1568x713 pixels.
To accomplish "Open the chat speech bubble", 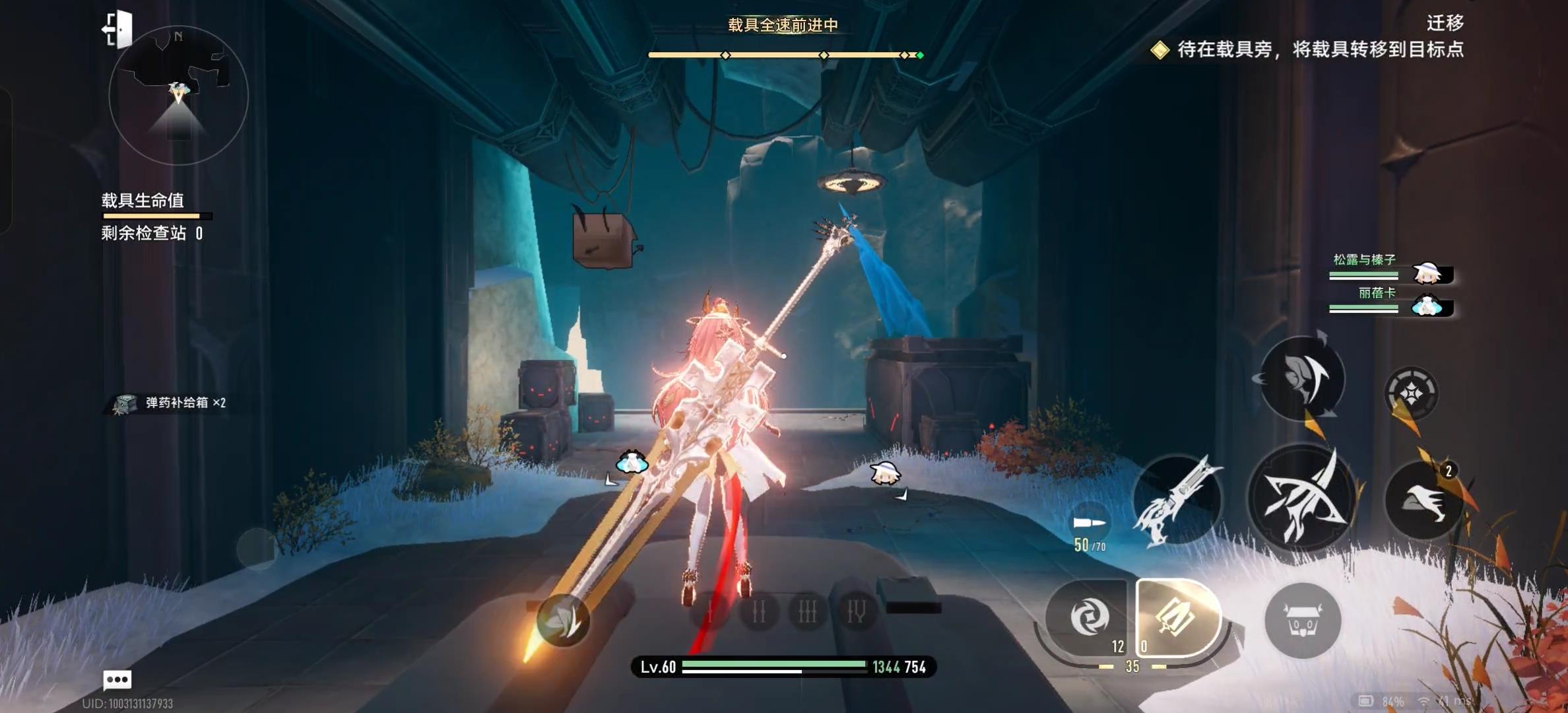I will point(117,679).
